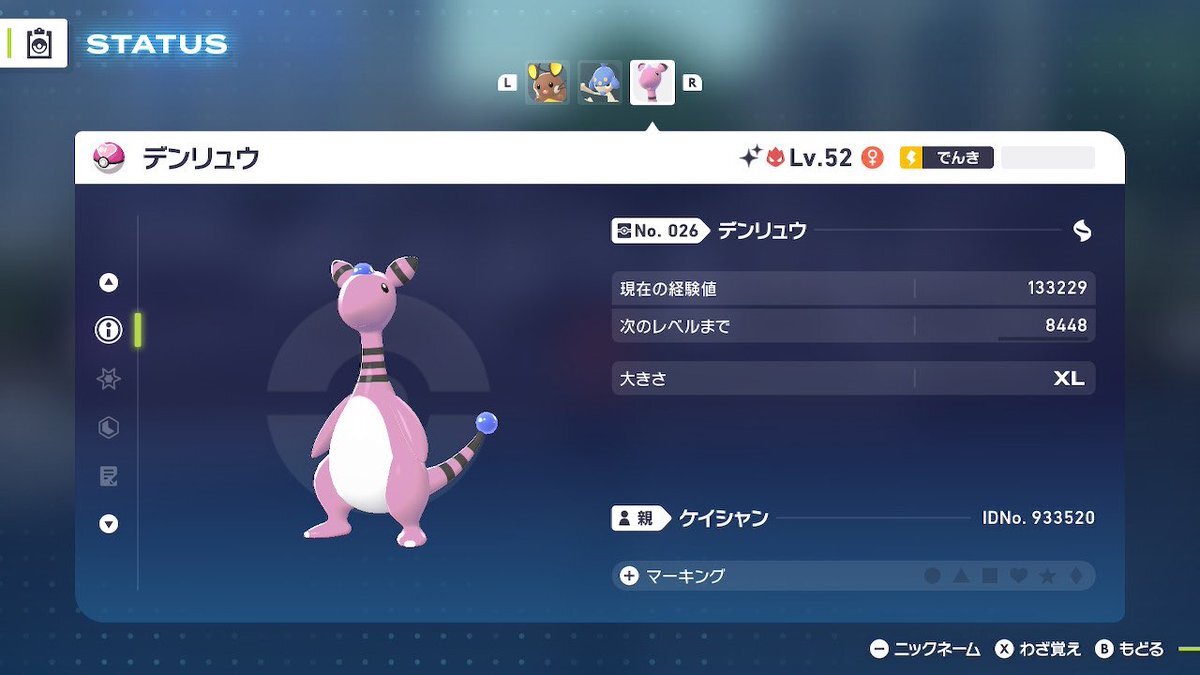Select the Raichu party thumbnail
Image resolution: width=1200 pixels, height=675 pixels.
coord(547,83)
